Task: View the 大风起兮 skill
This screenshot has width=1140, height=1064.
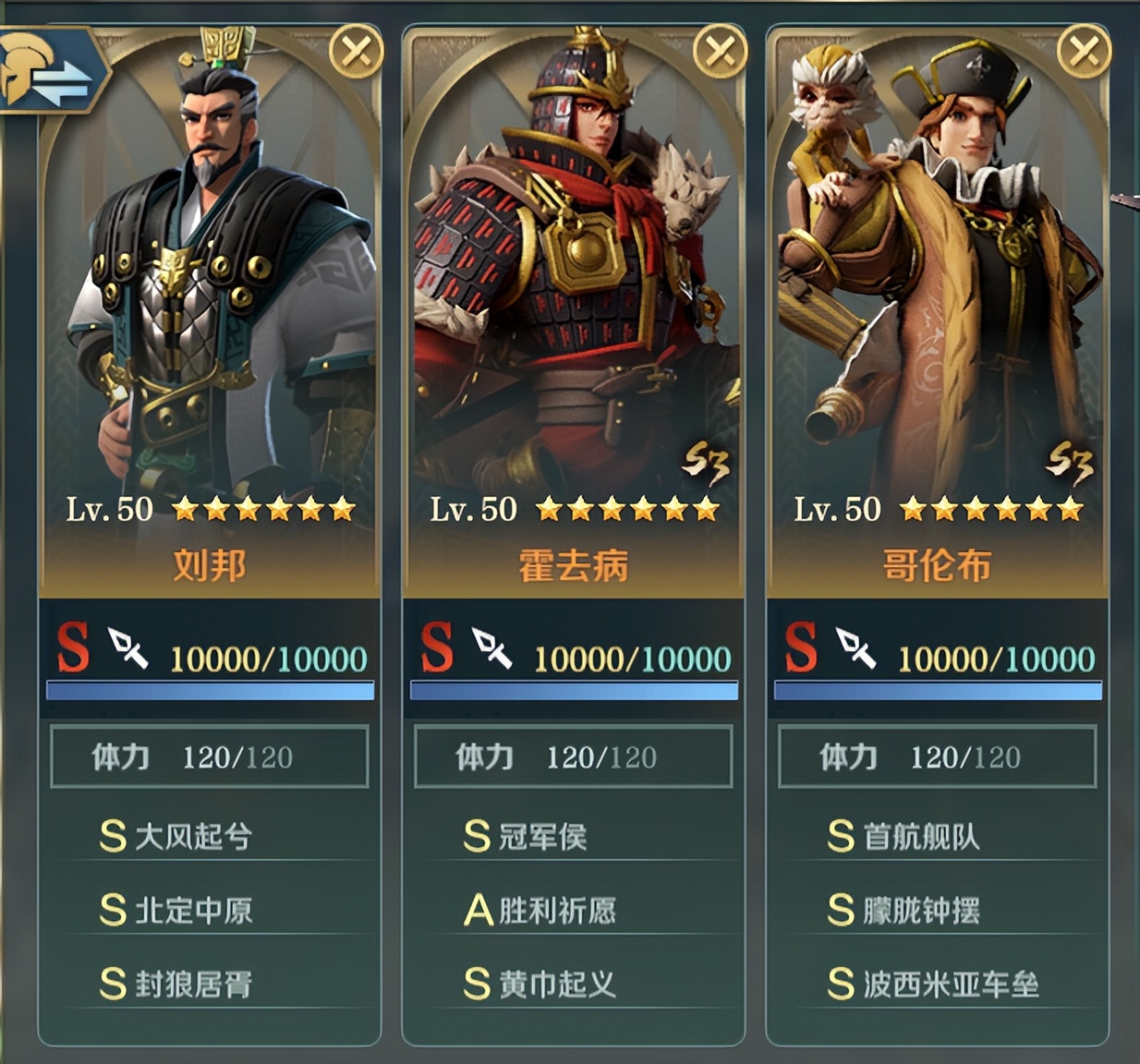Action: (x=192, y=837)
